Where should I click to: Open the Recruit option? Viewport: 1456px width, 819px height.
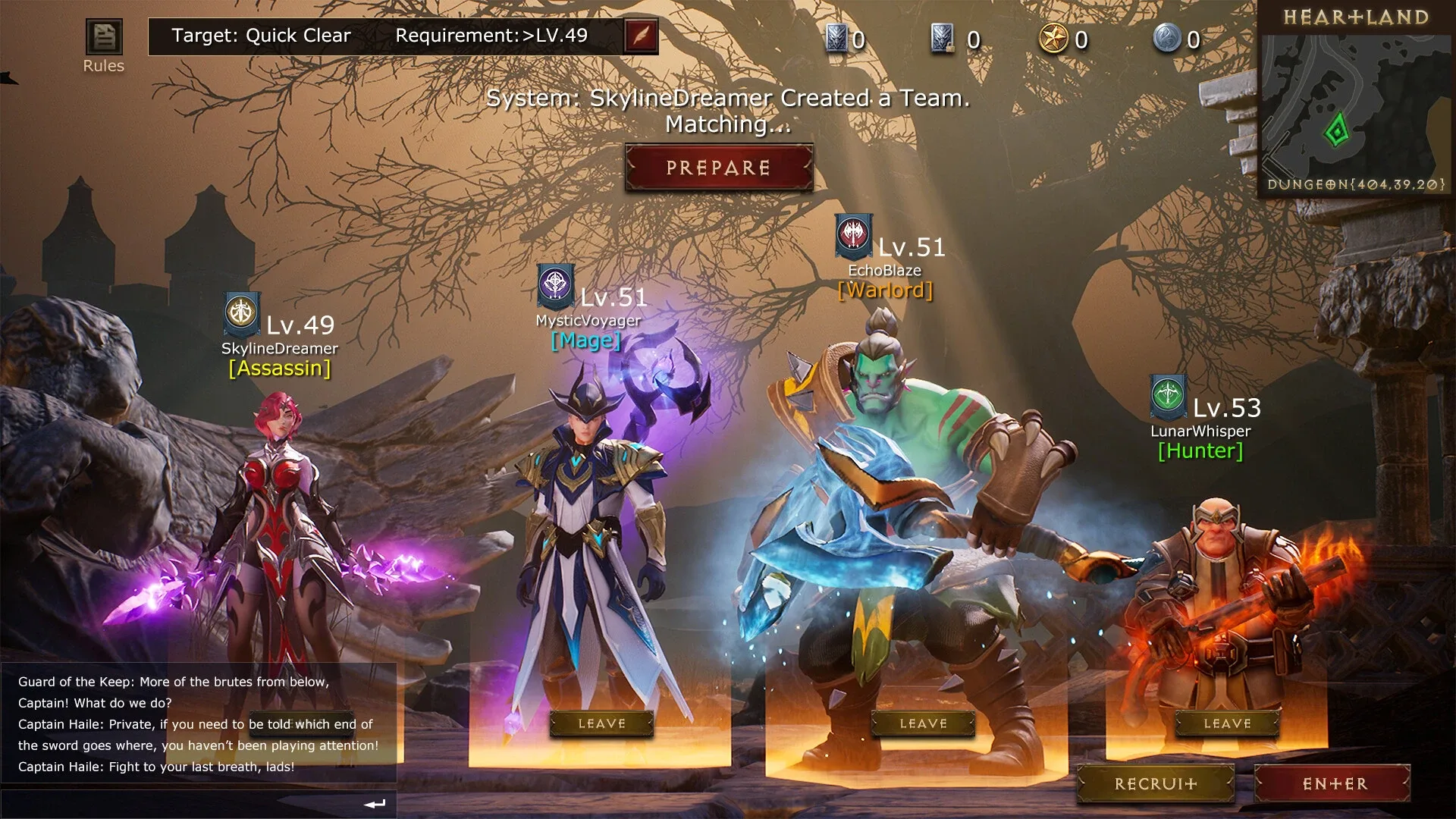point(1156,784)
